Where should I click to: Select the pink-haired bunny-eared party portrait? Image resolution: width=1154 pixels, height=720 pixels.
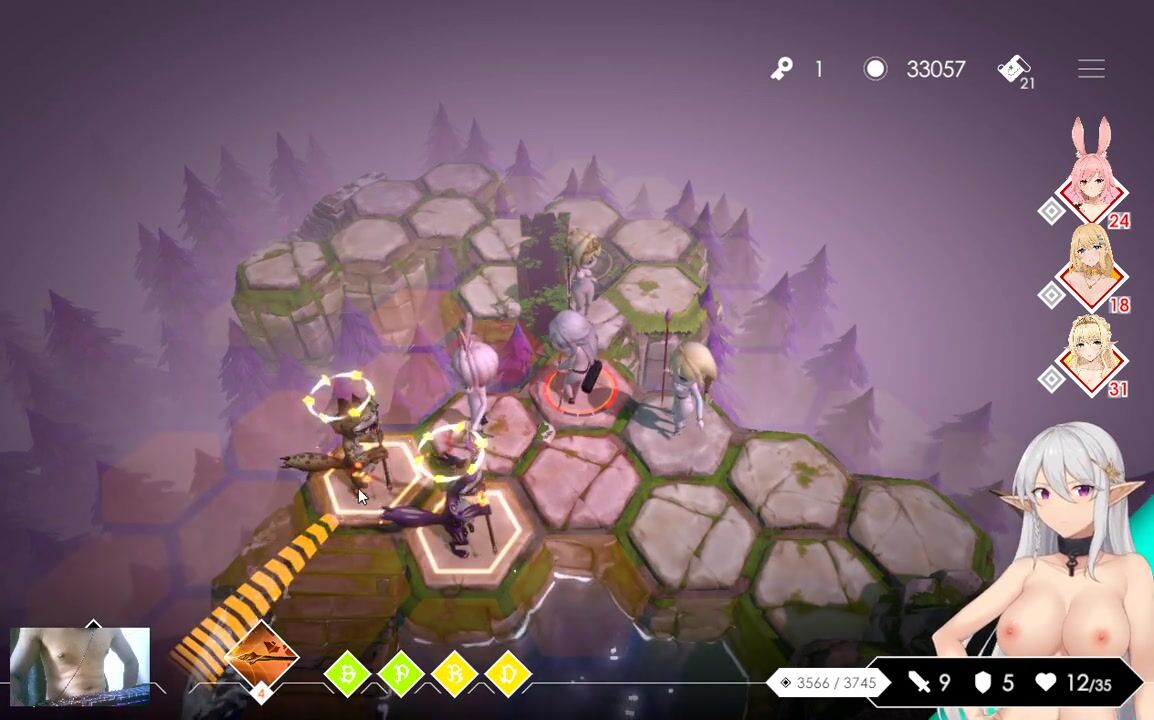[x=1091, y=185]
